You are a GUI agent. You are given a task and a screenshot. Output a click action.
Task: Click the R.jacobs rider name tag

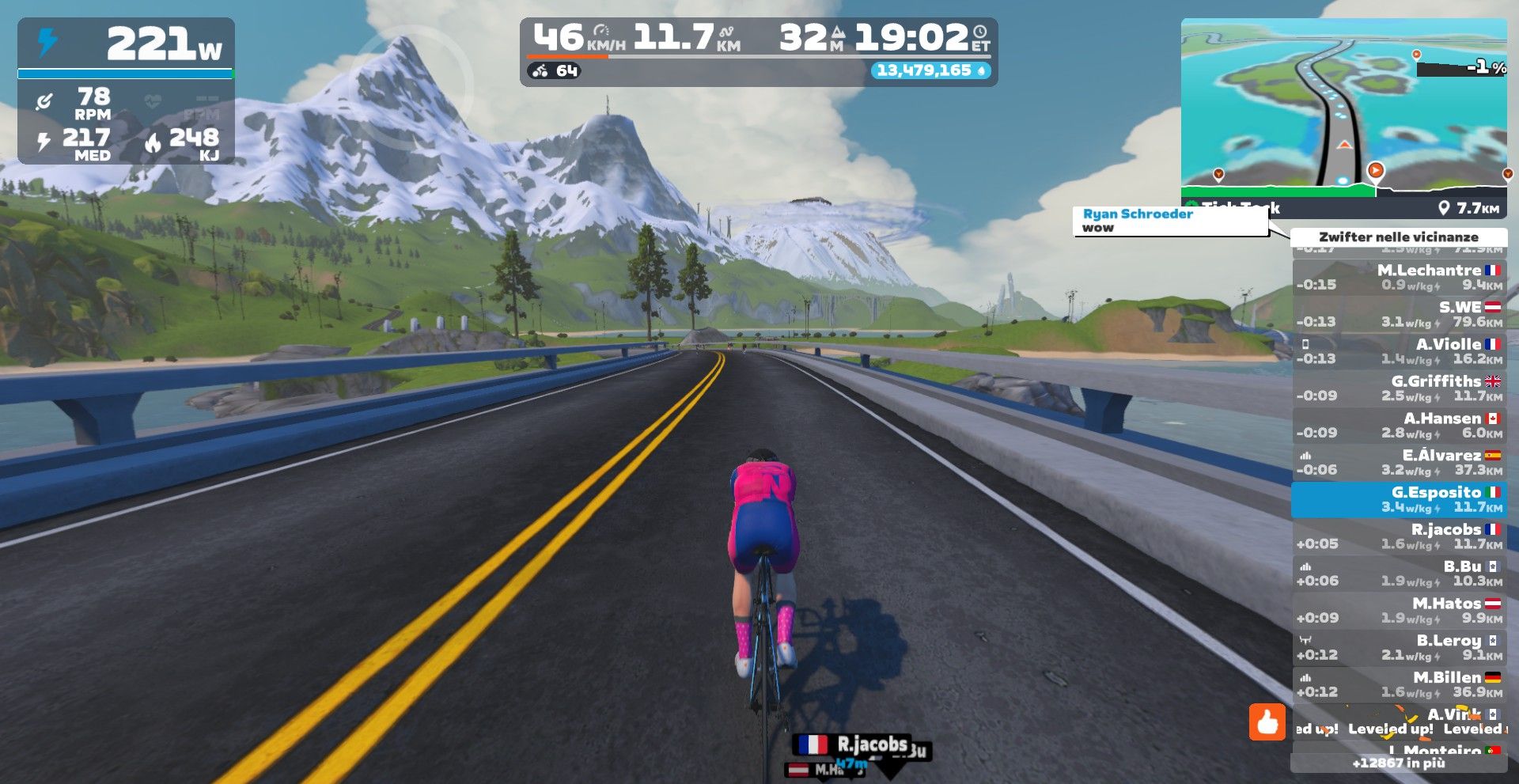tap(854, 744)
